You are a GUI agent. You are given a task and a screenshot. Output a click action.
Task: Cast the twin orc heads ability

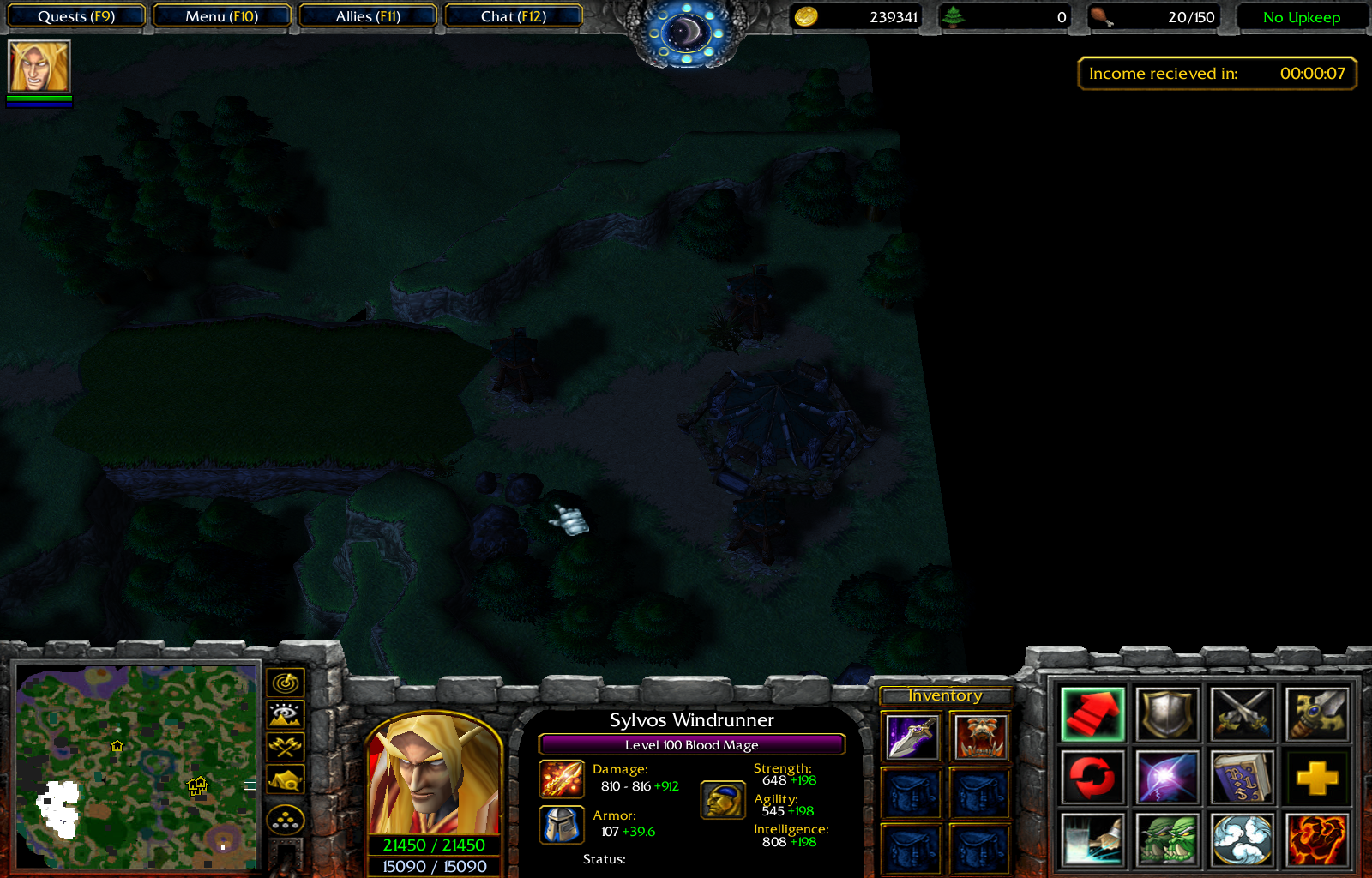pos(1167,840)
